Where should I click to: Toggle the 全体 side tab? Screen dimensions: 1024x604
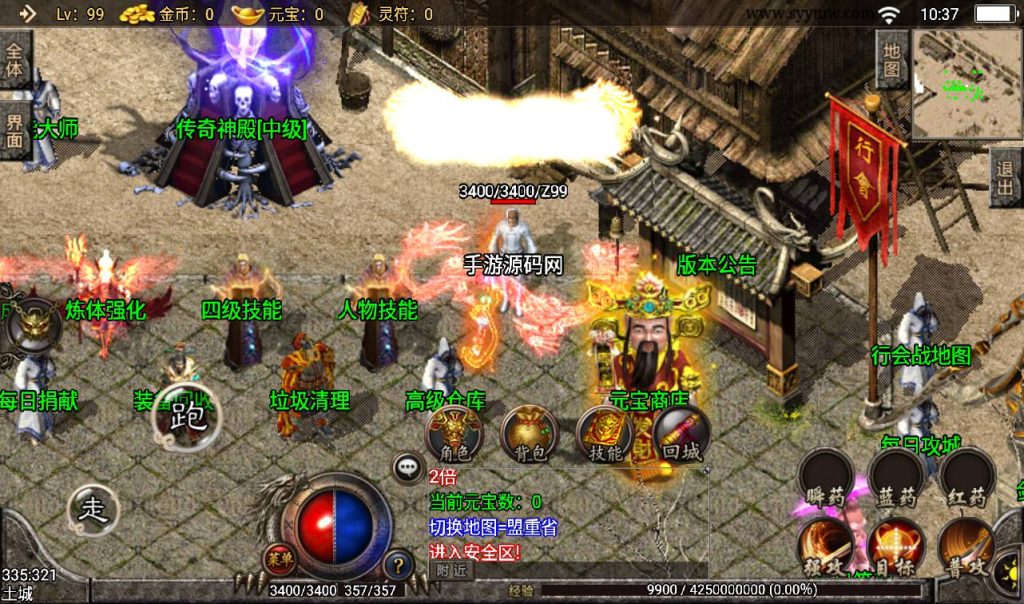(x=15, y=58)
